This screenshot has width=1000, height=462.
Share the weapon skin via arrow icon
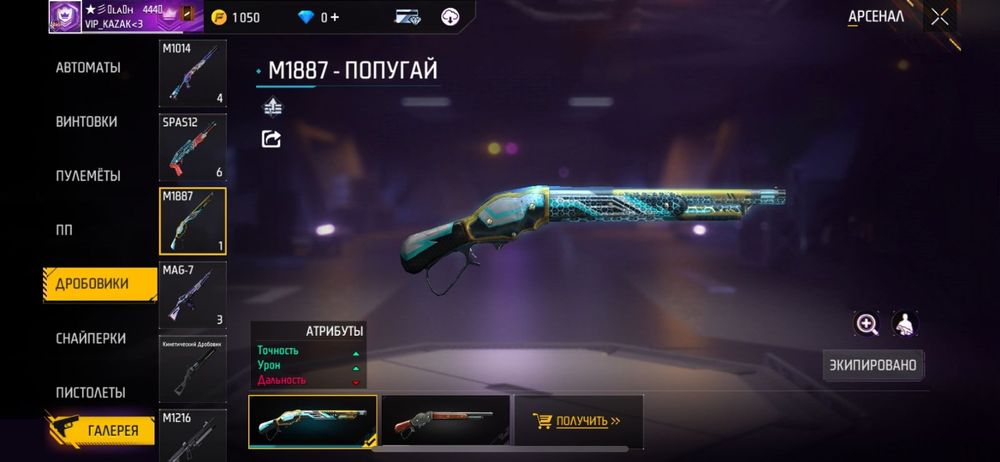271,139
